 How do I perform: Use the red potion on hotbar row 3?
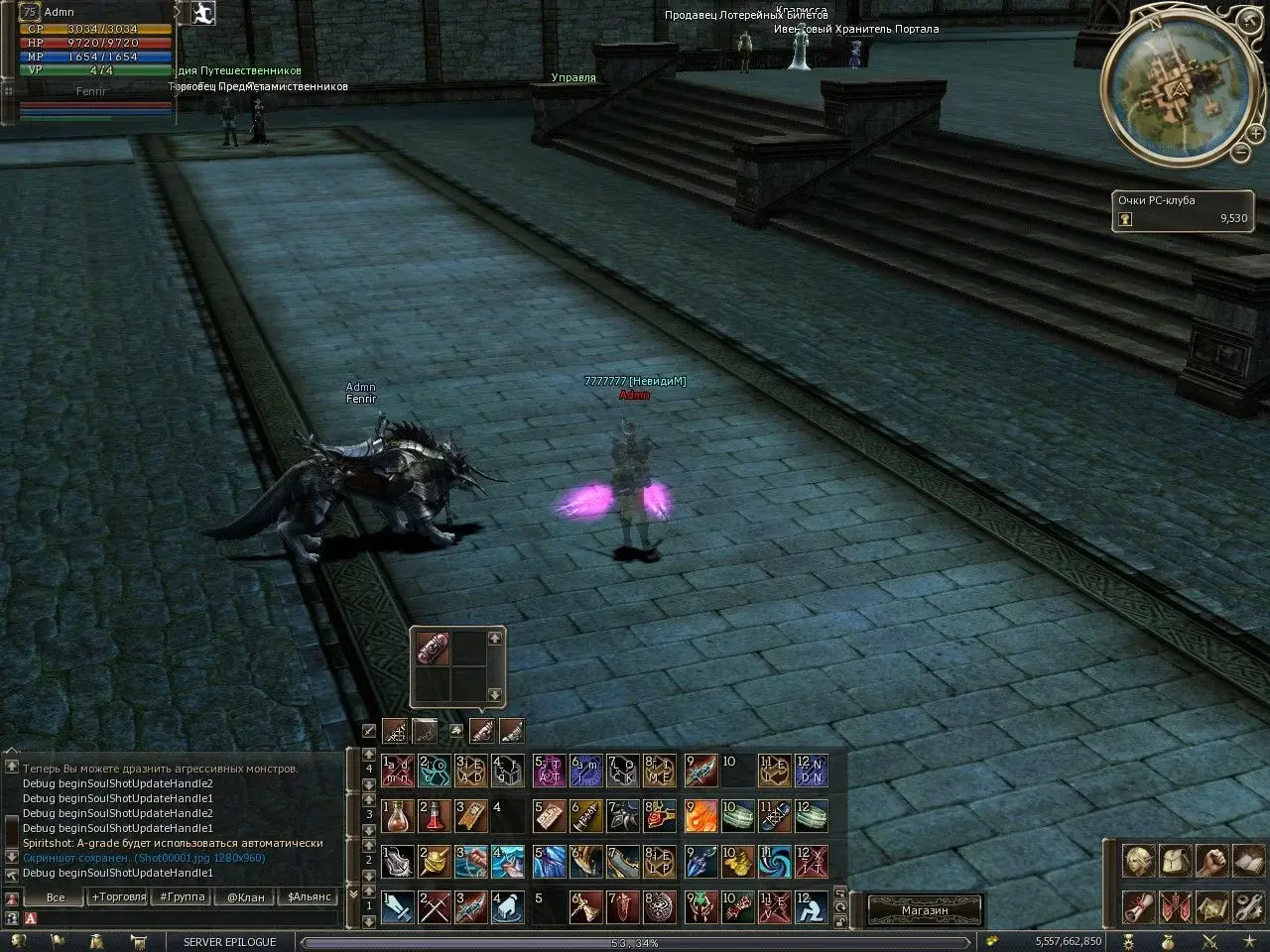tap(435, 815)
